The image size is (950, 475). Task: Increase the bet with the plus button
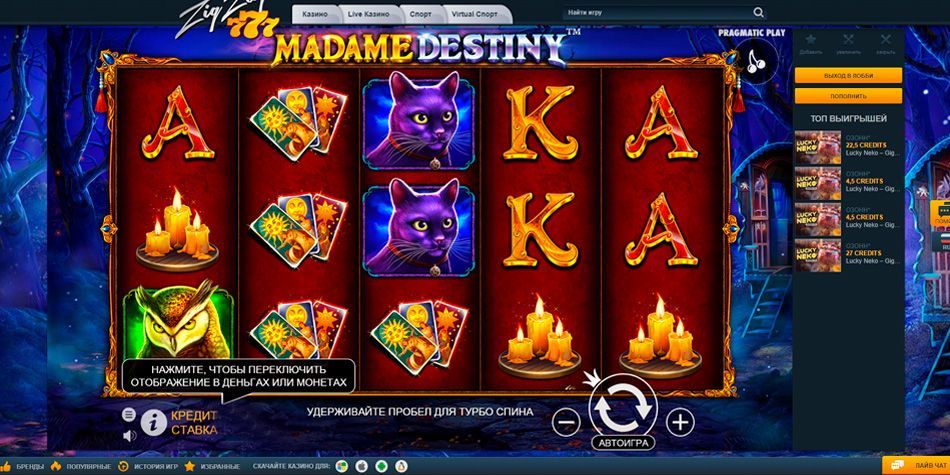coord(680,423)
